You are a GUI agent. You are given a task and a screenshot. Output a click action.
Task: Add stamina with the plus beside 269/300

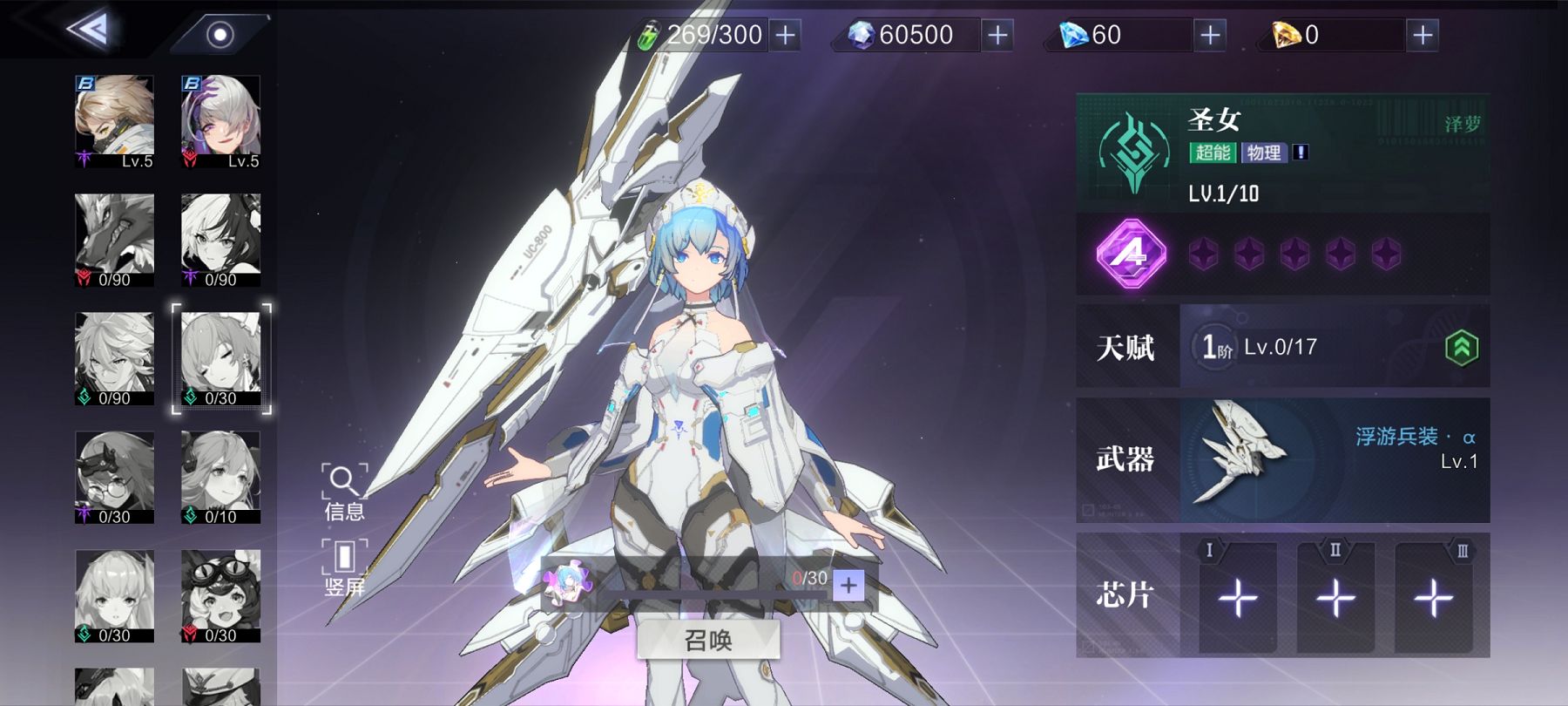point(785,35)
